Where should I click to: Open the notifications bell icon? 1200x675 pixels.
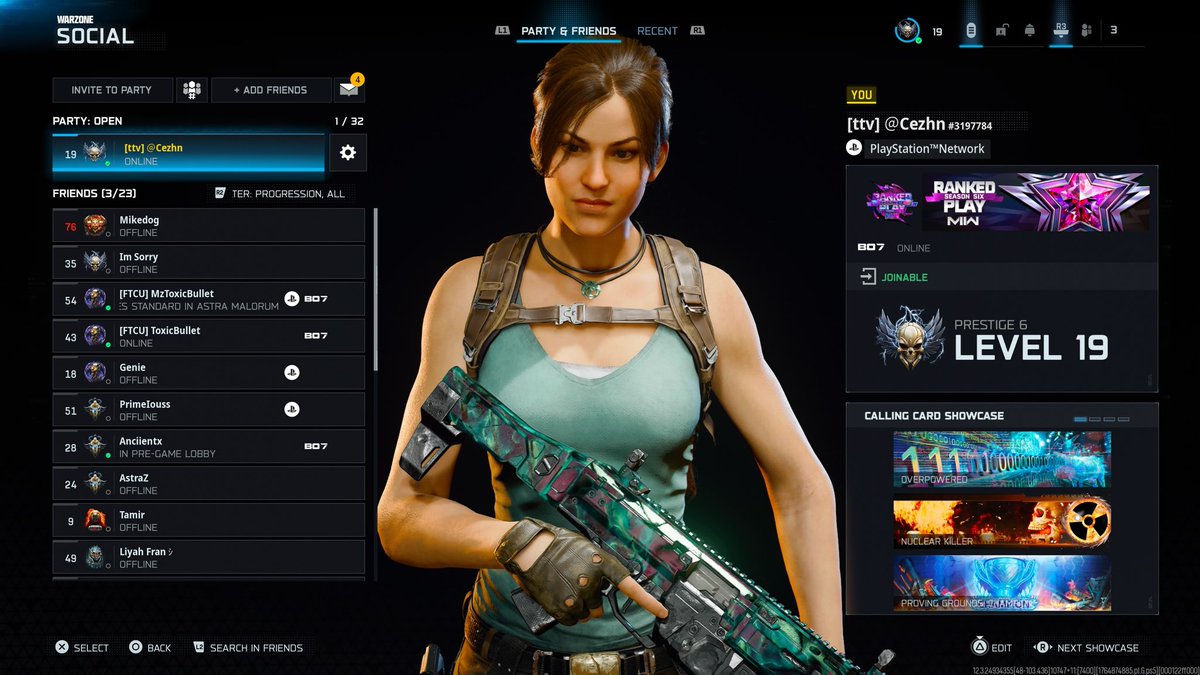coord(1030,31)
